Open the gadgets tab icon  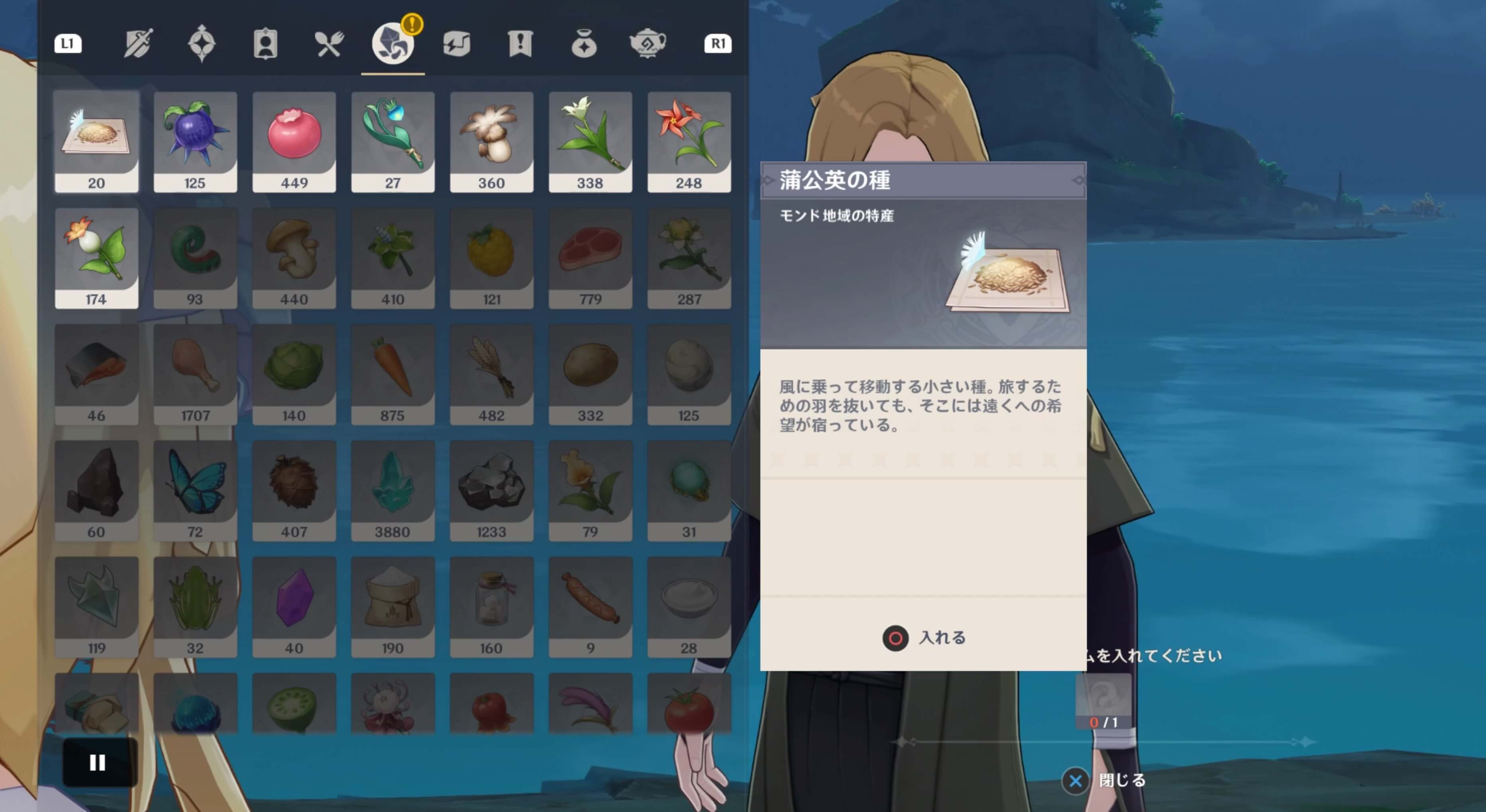[456, 45]
